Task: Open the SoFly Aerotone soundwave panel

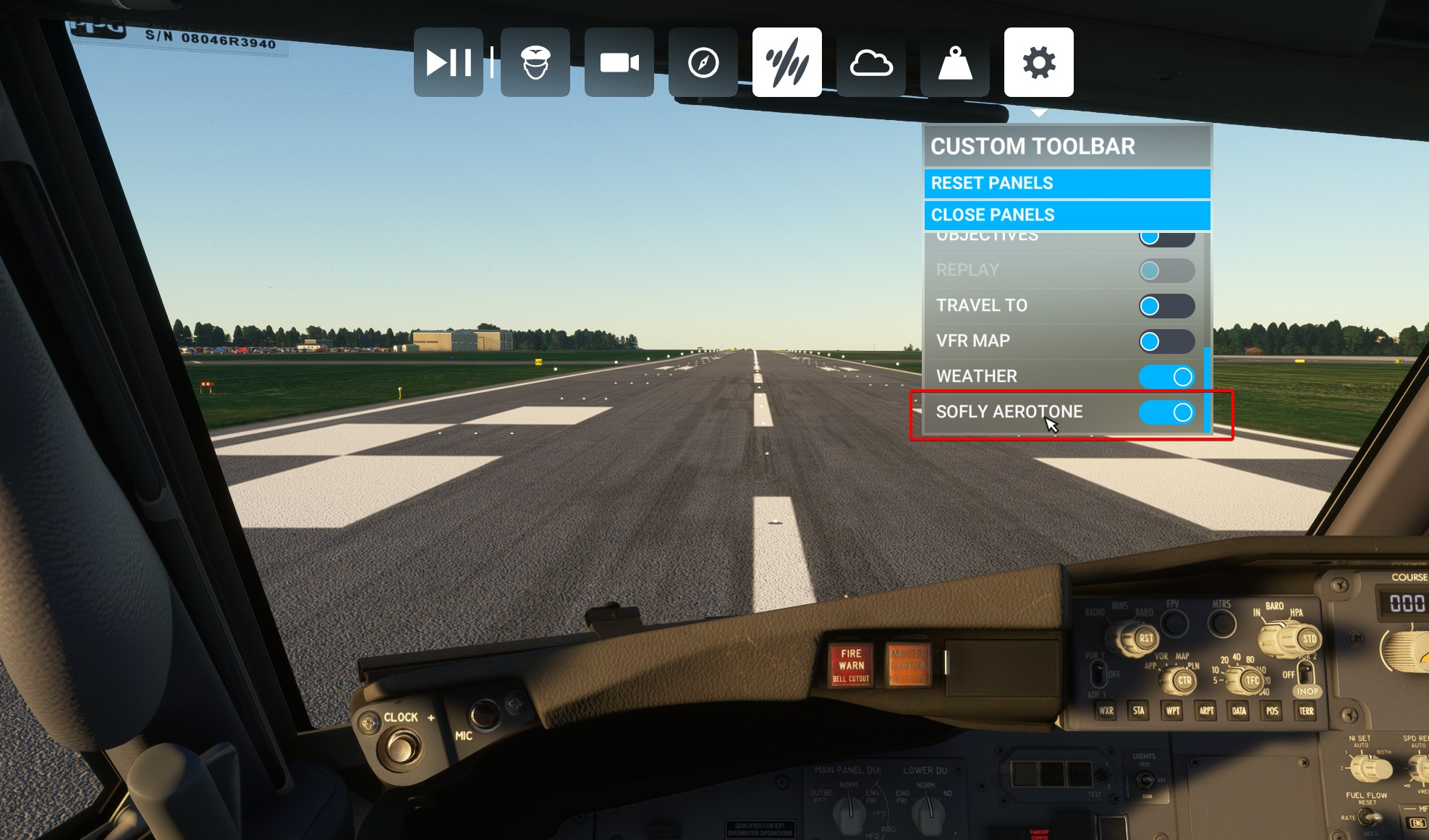Action: pos(787,62)
